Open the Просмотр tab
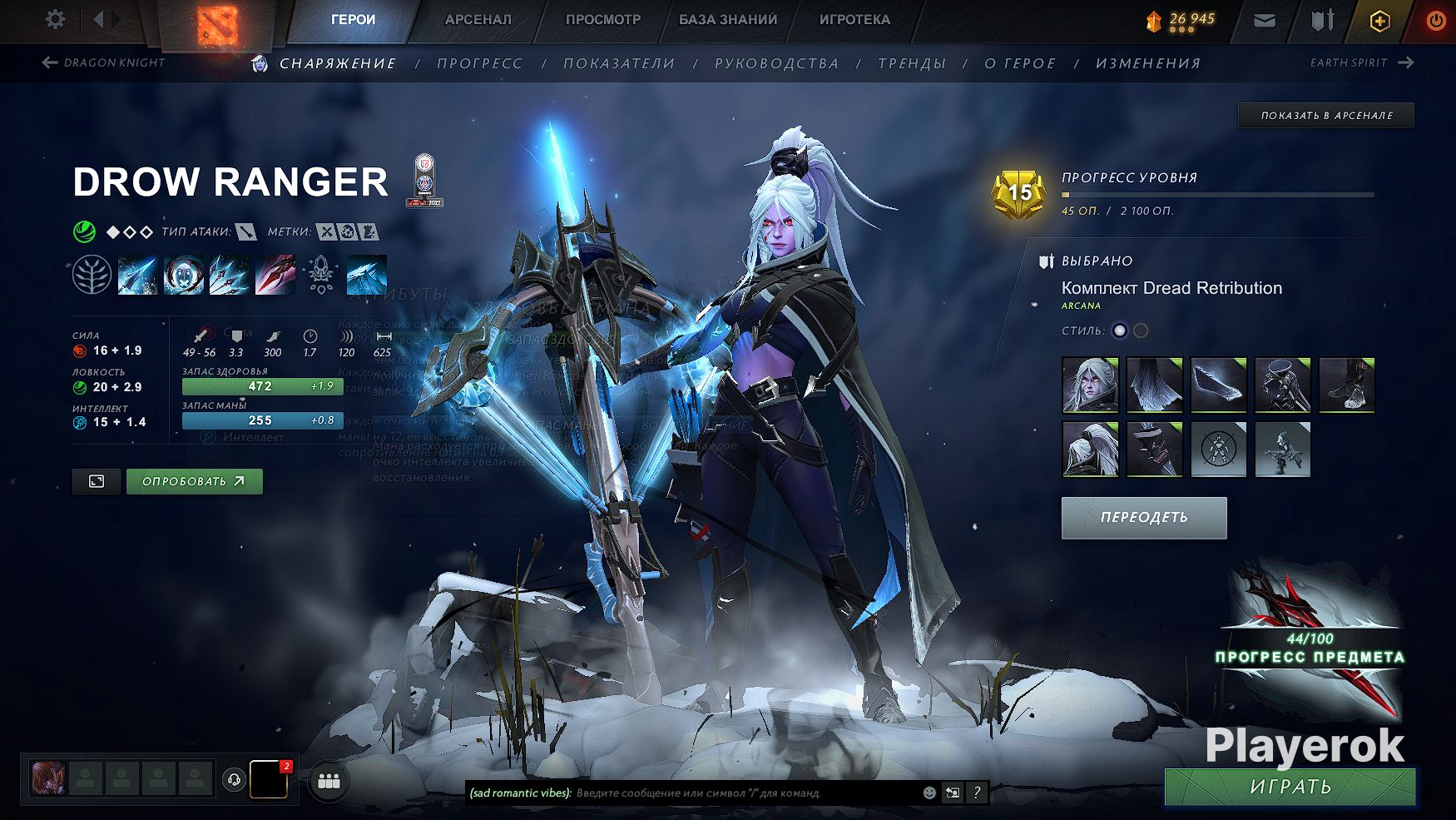 (x=603, y=19)
